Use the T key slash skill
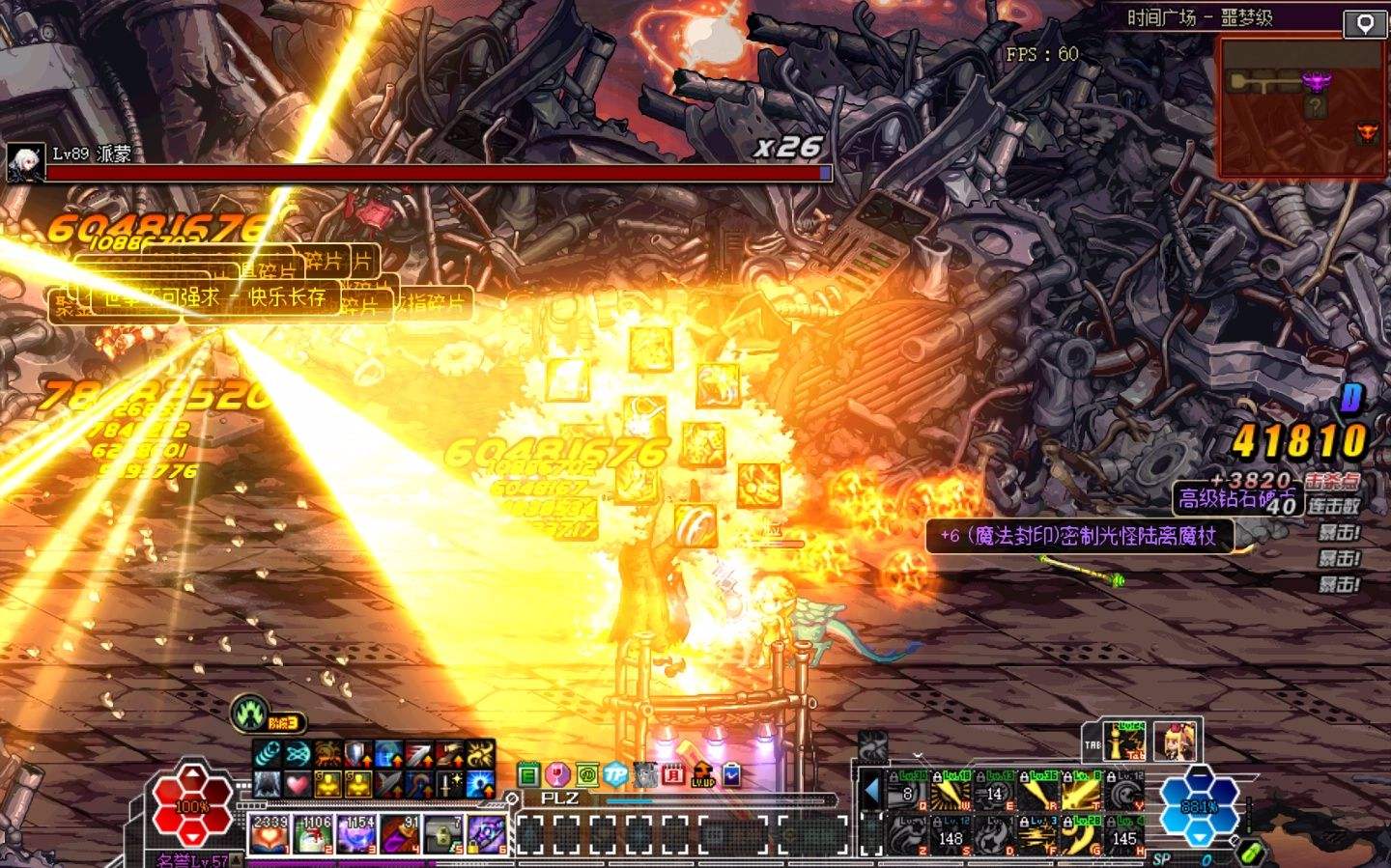 1081,793
